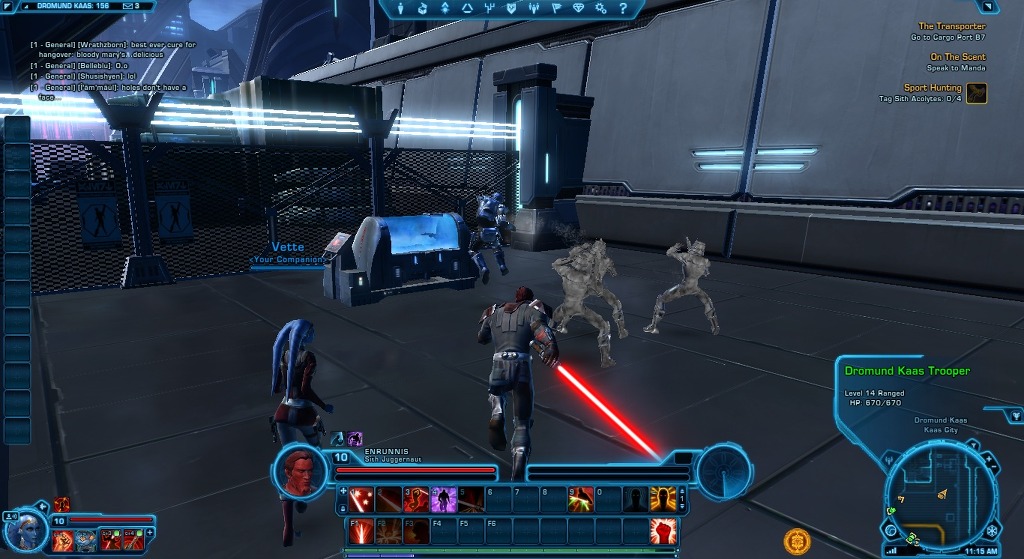Click the question mark help icon
The image size is (1024, 559).
(624, 8)
